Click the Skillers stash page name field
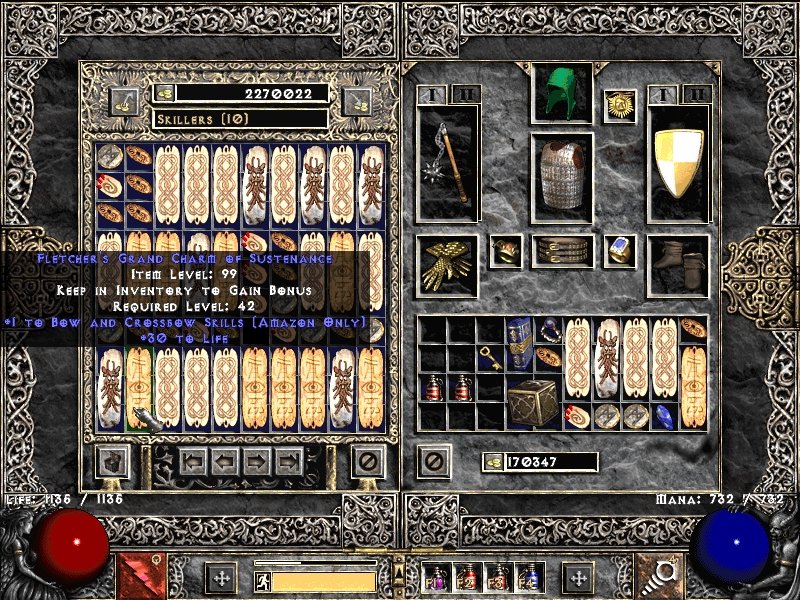Image resolution: width=800 pixels, height=600 pixels. 240,119
